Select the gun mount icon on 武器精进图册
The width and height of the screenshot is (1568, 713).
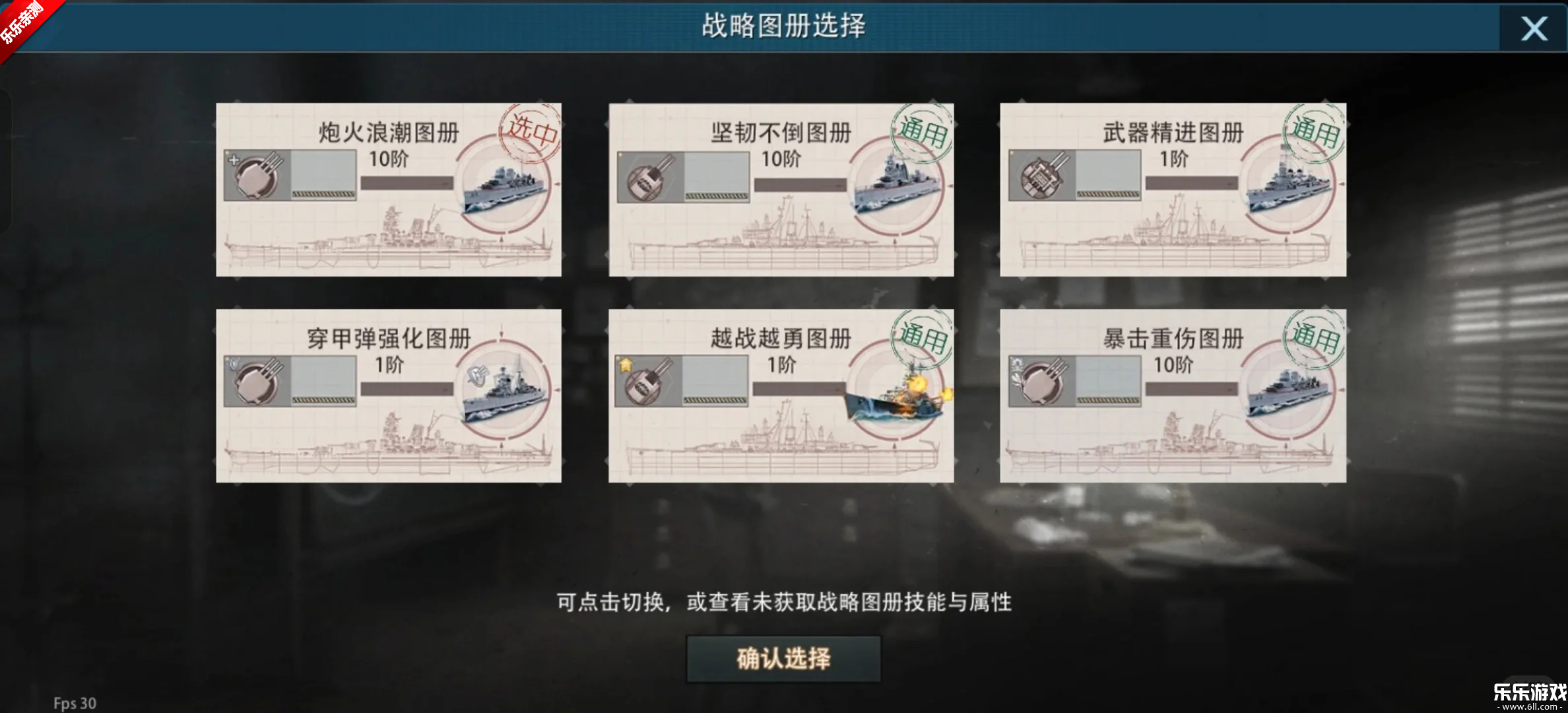[1041, 176]
